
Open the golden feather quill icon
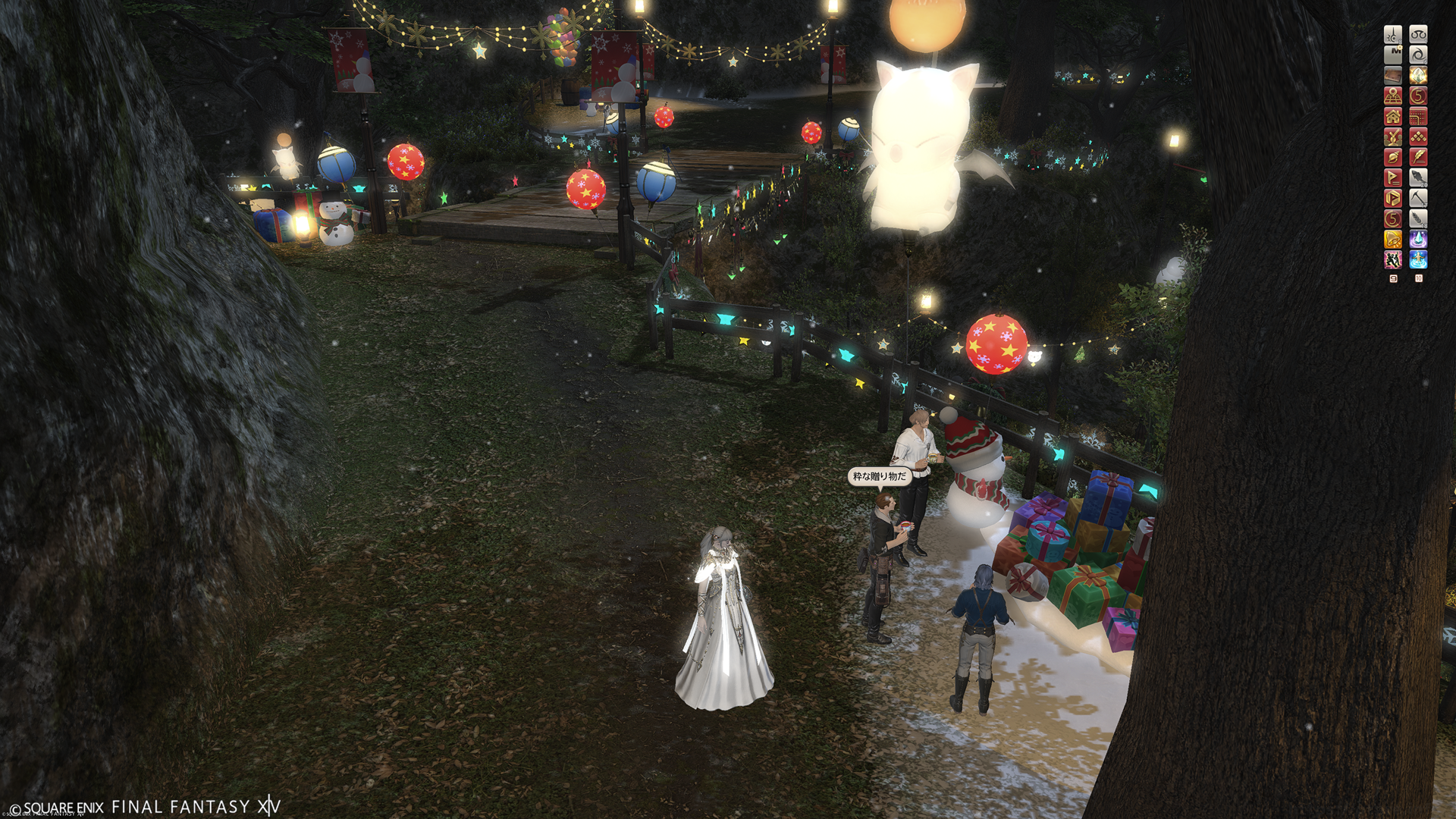[1418, 157]
